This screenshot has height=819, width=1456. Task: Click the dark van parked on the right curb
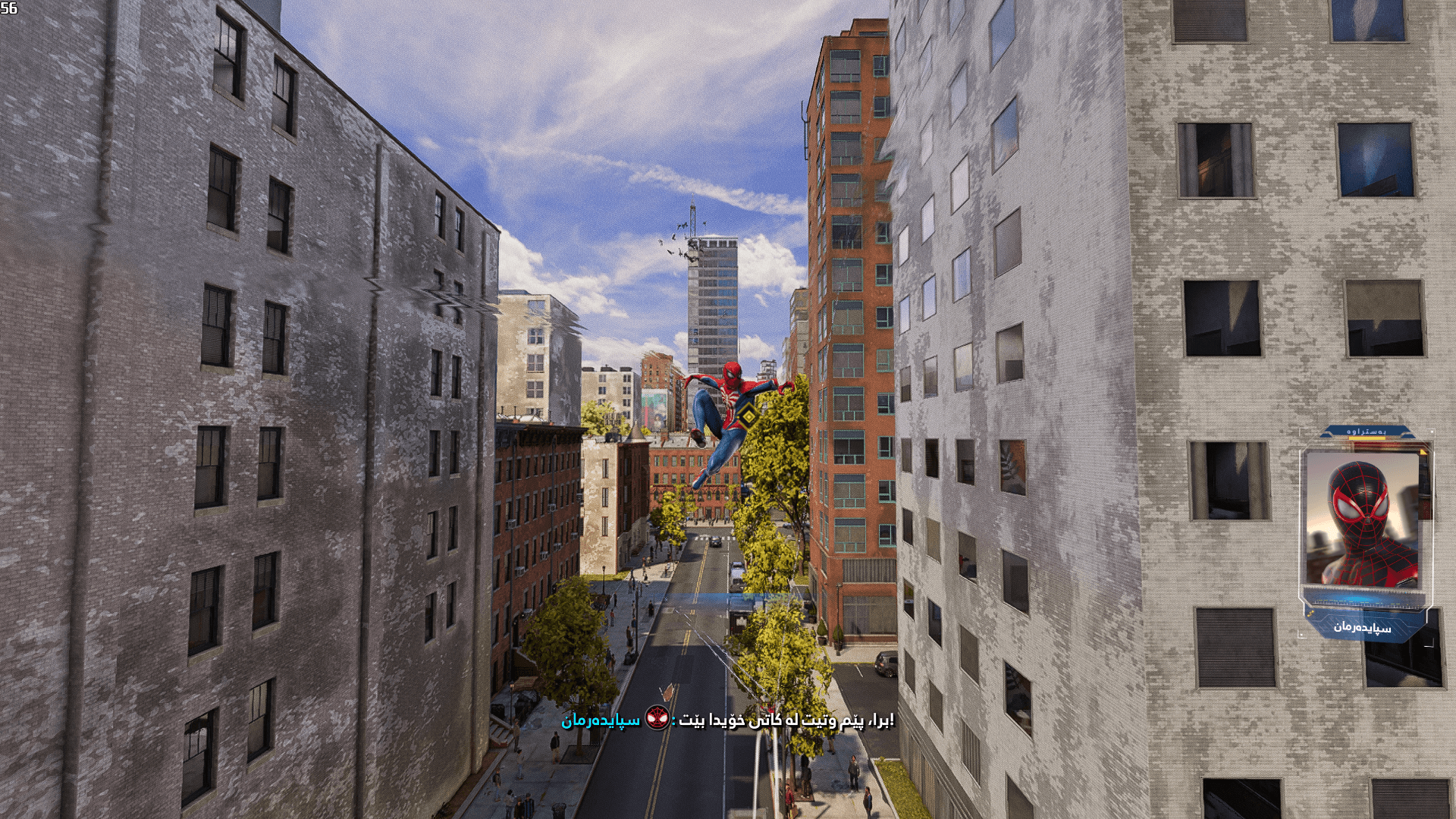(884, 664)
